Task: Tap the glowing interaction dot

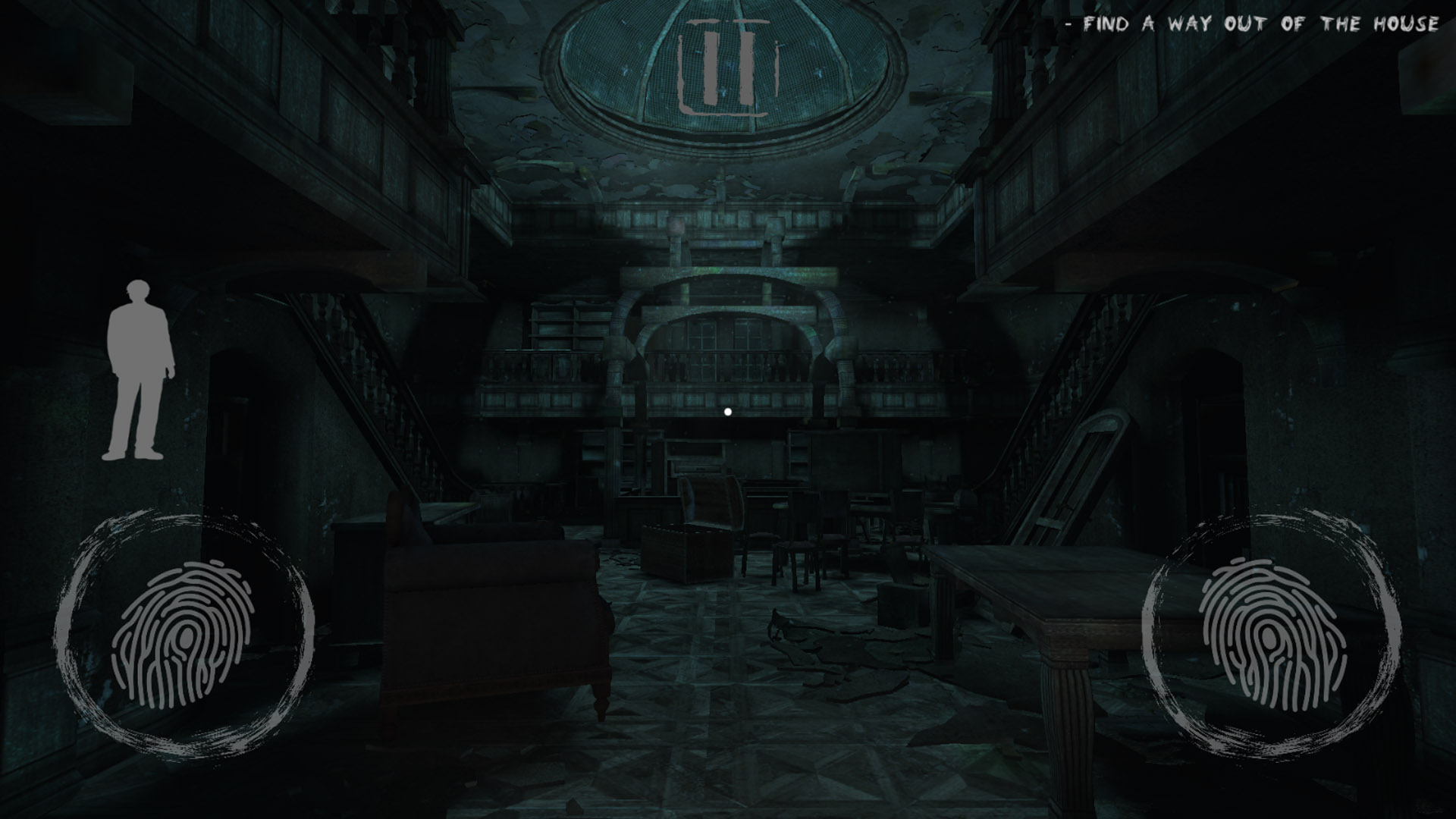Action: point(728,410)
